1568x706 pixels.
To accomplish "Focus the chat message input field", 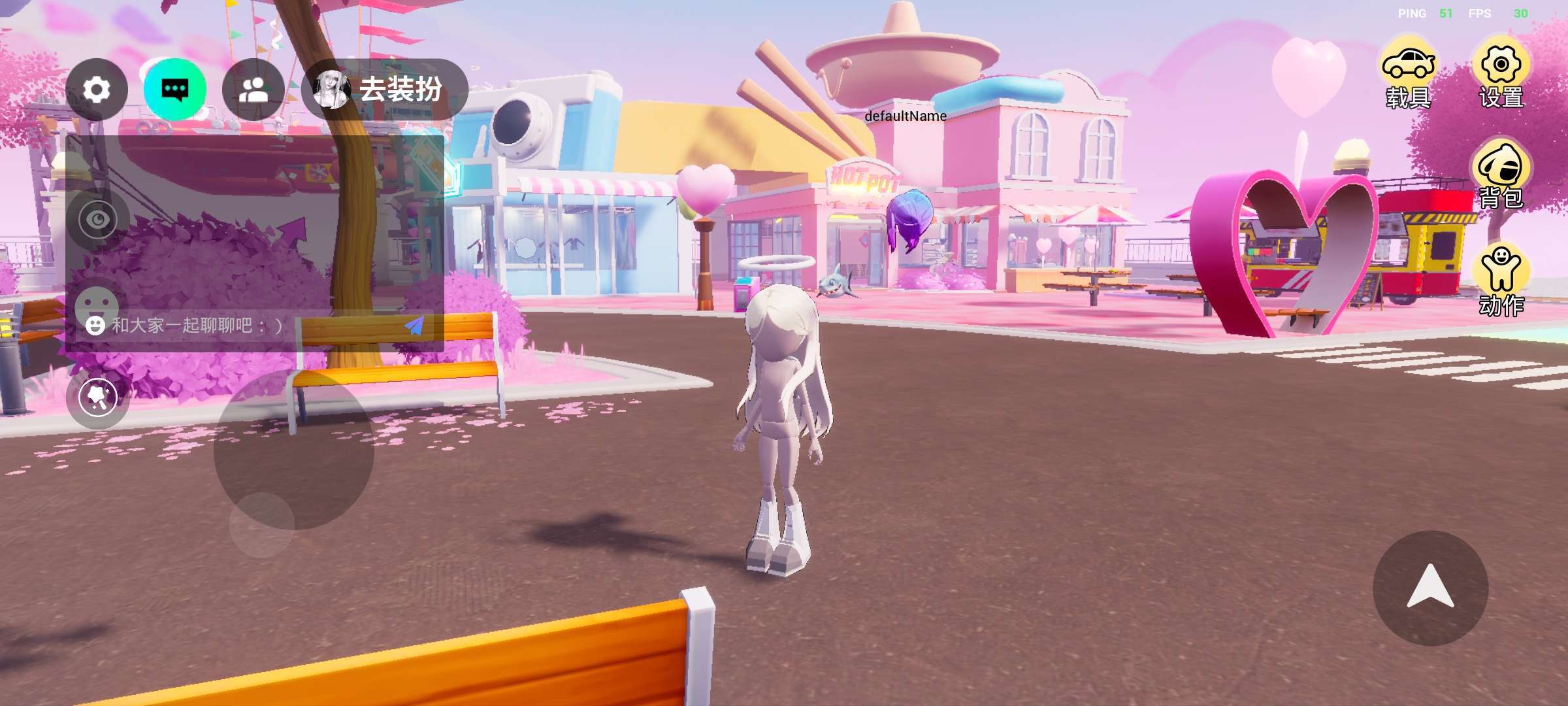I will pyautogui.click(x=248, y=325).
